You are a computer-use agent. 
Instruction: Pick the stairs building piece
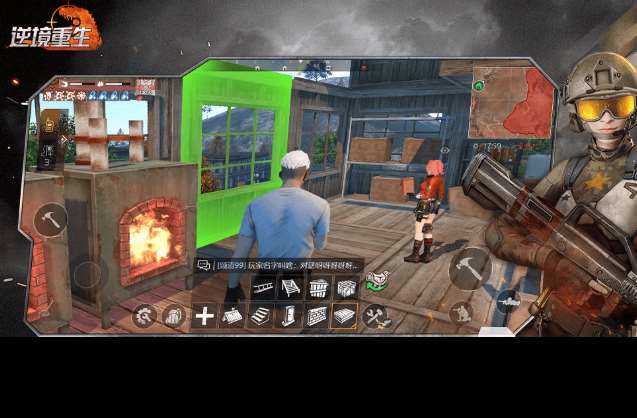coord(260,317)
